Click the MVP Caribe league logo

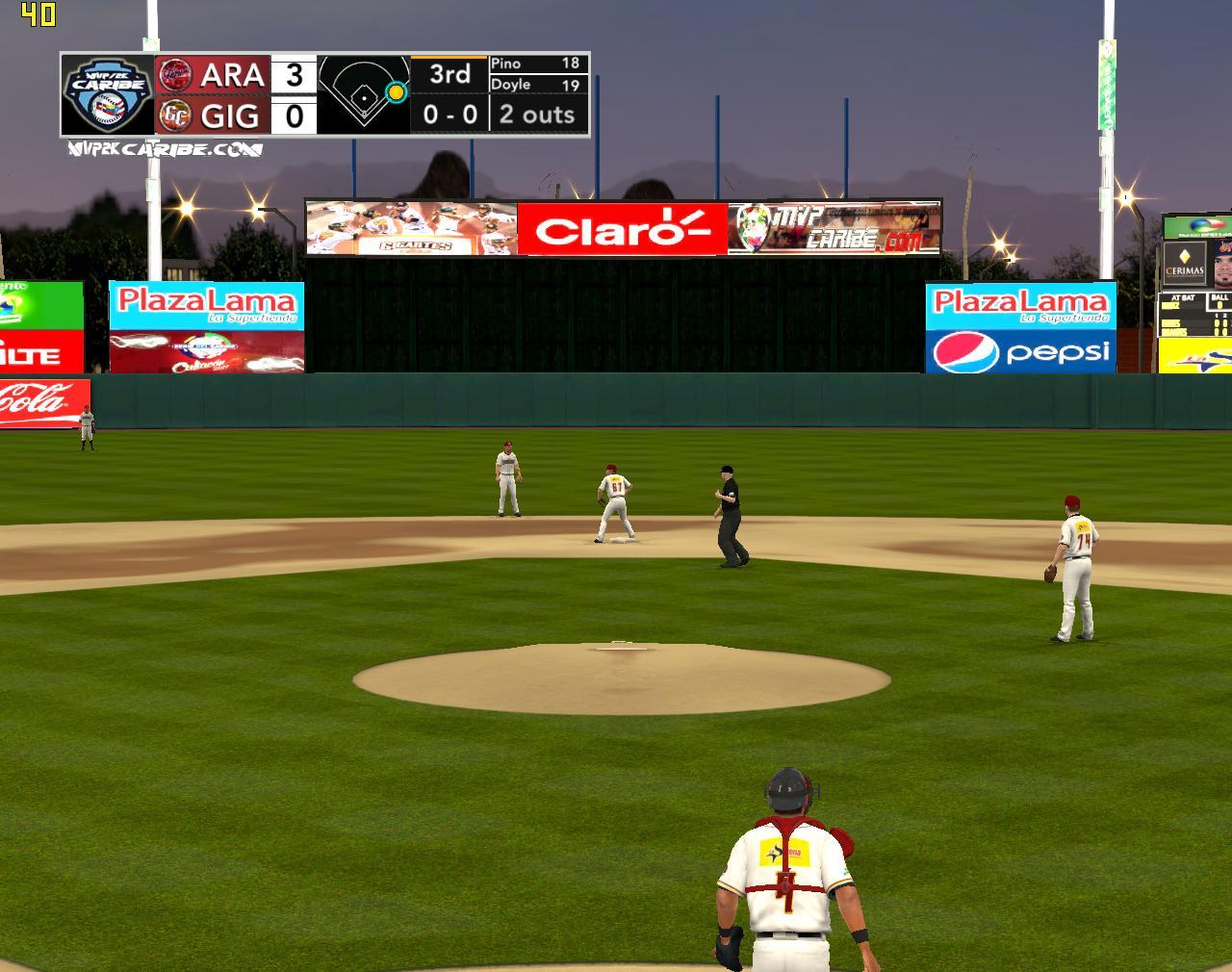tap(107, 94)
